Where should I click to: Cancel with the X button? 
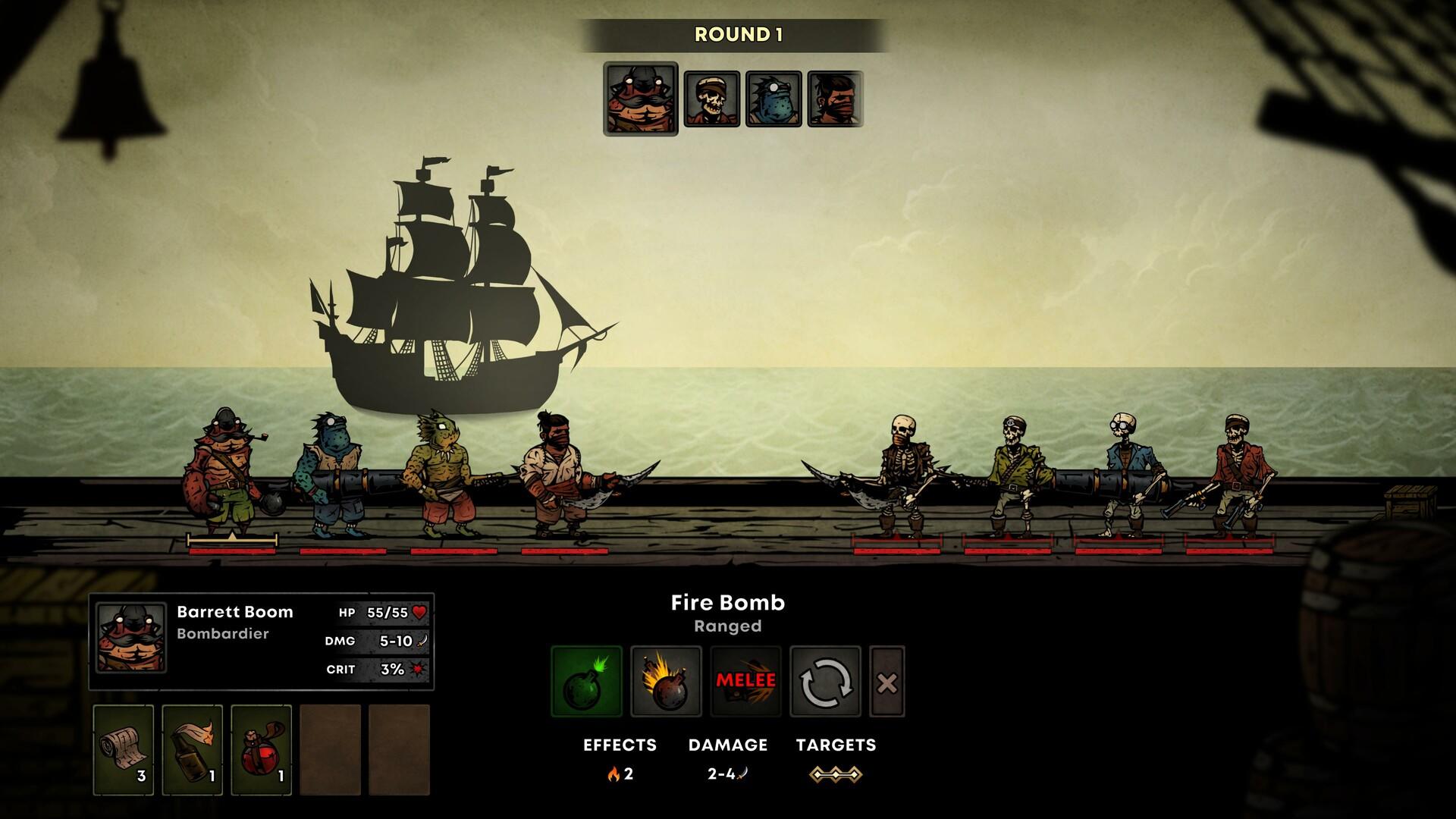(x=886, y=682)
